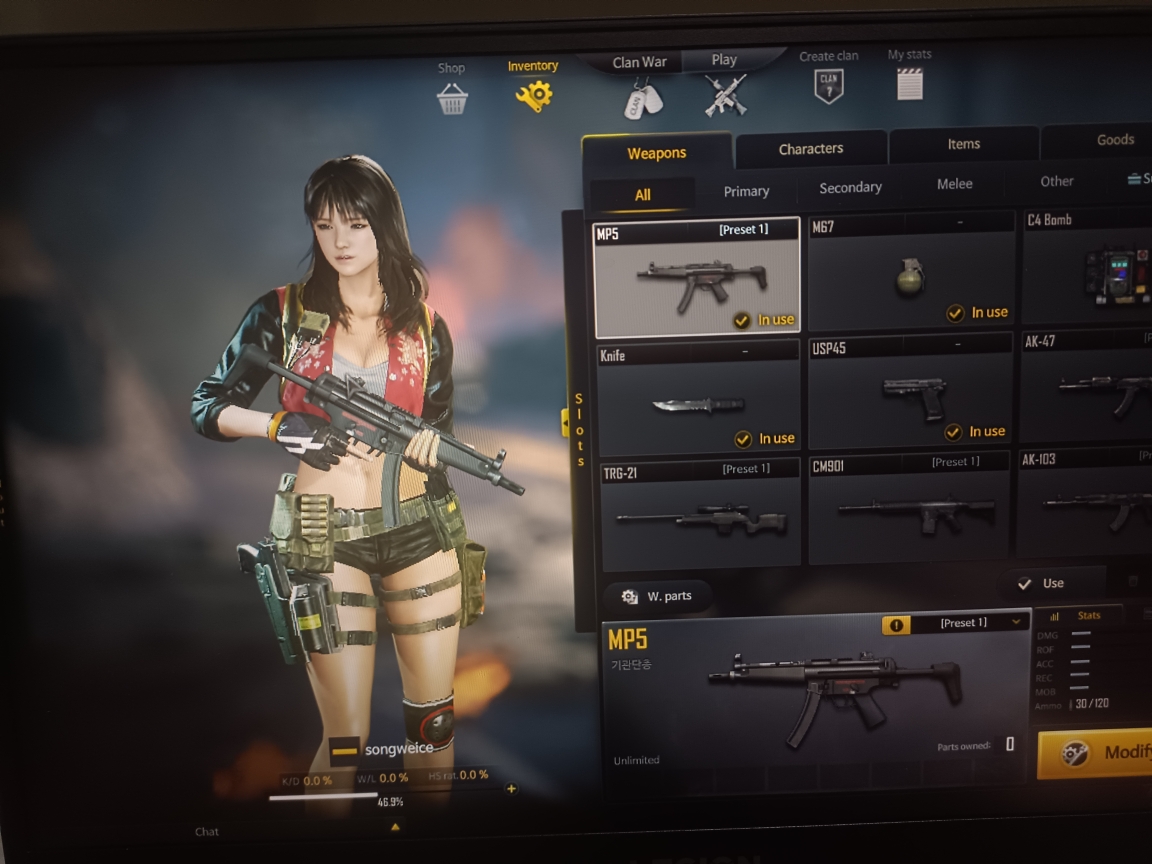Select the CM901 rifle slot
Image resolution: width=1152 pixels, height=864 pixels.
pos(909,508)
